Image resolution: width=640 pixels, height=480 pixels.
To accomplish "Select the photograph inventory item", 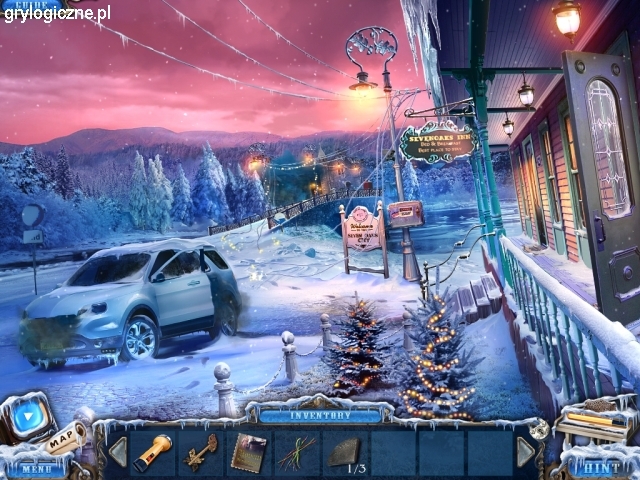I will (247, 452).
